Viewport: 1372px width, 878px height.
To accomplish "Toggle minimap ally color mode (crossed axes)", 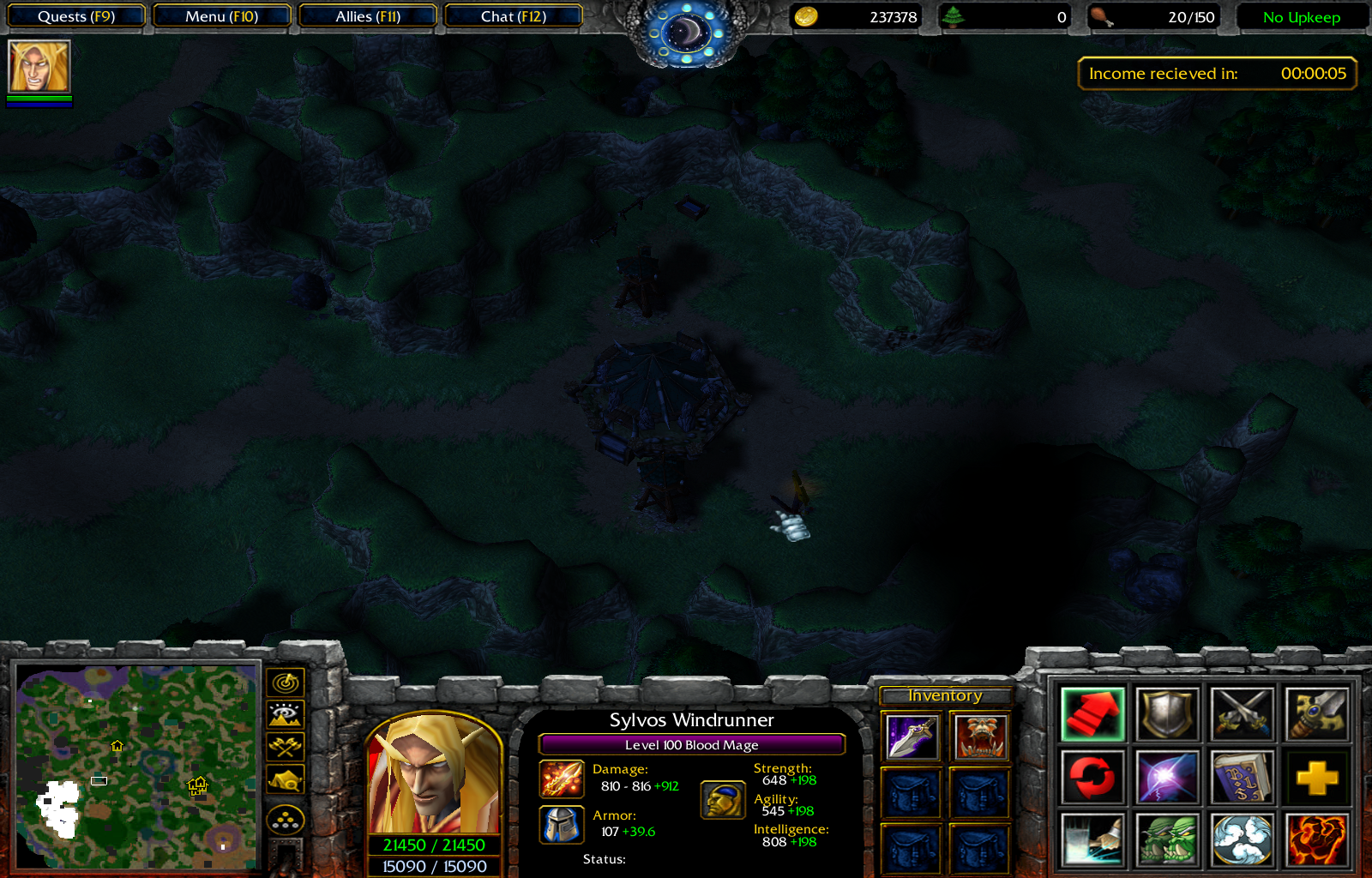I will coord(286,747).
